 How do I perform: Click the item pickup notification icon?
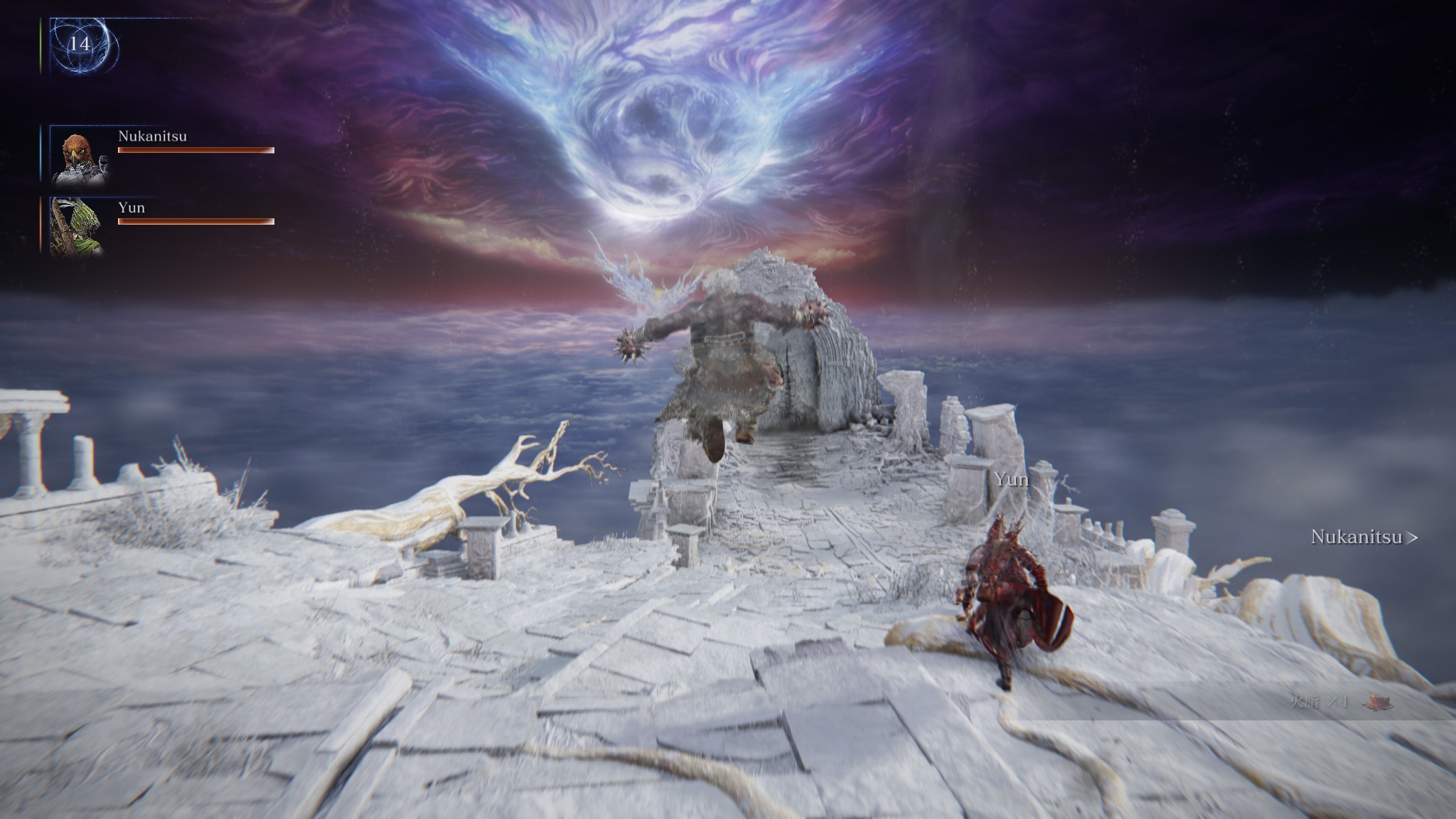[x=1377, y=702]
